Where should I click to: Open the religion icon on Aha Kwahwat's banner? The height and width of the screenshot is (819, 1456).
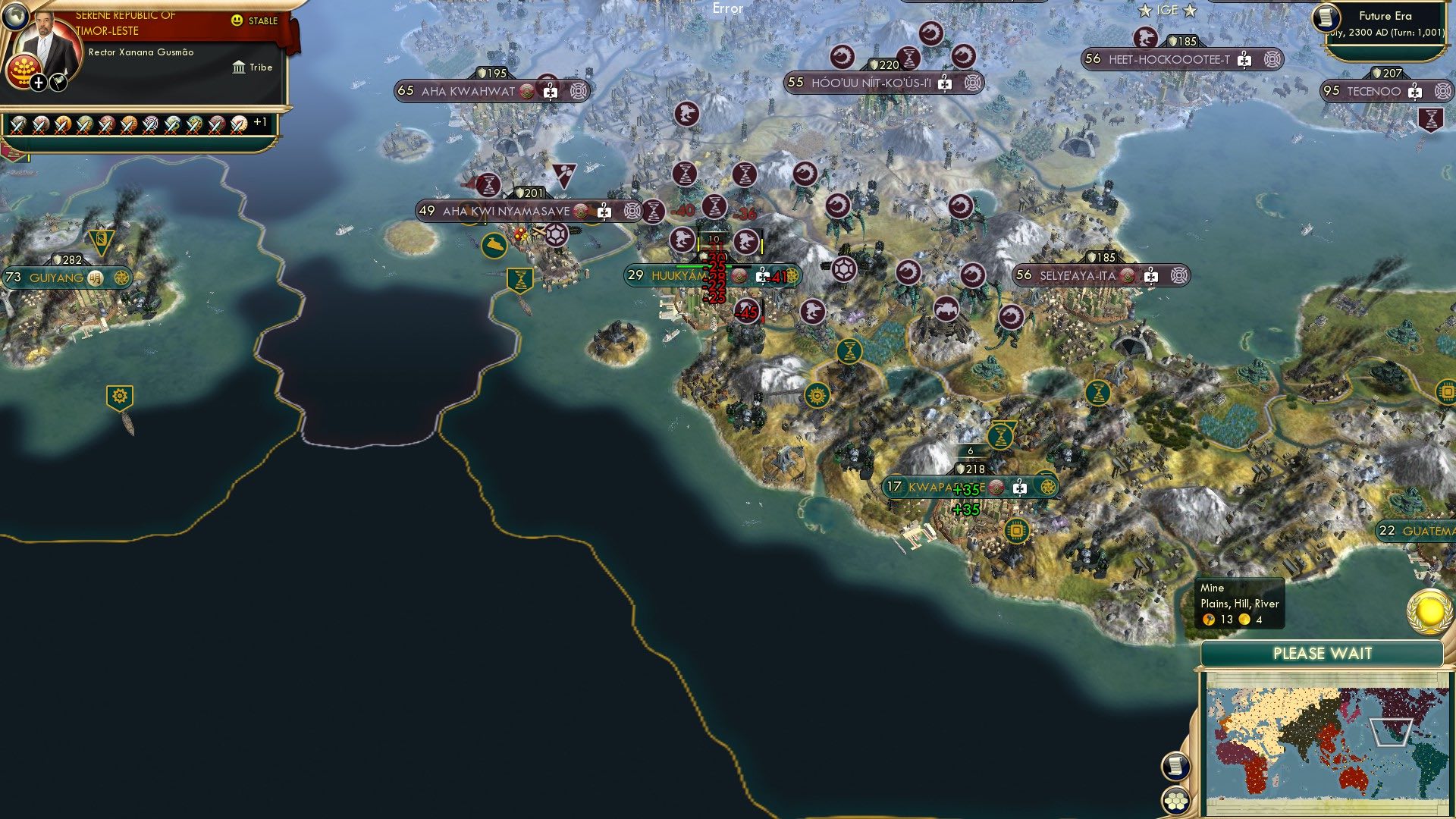tap(526, 90)
